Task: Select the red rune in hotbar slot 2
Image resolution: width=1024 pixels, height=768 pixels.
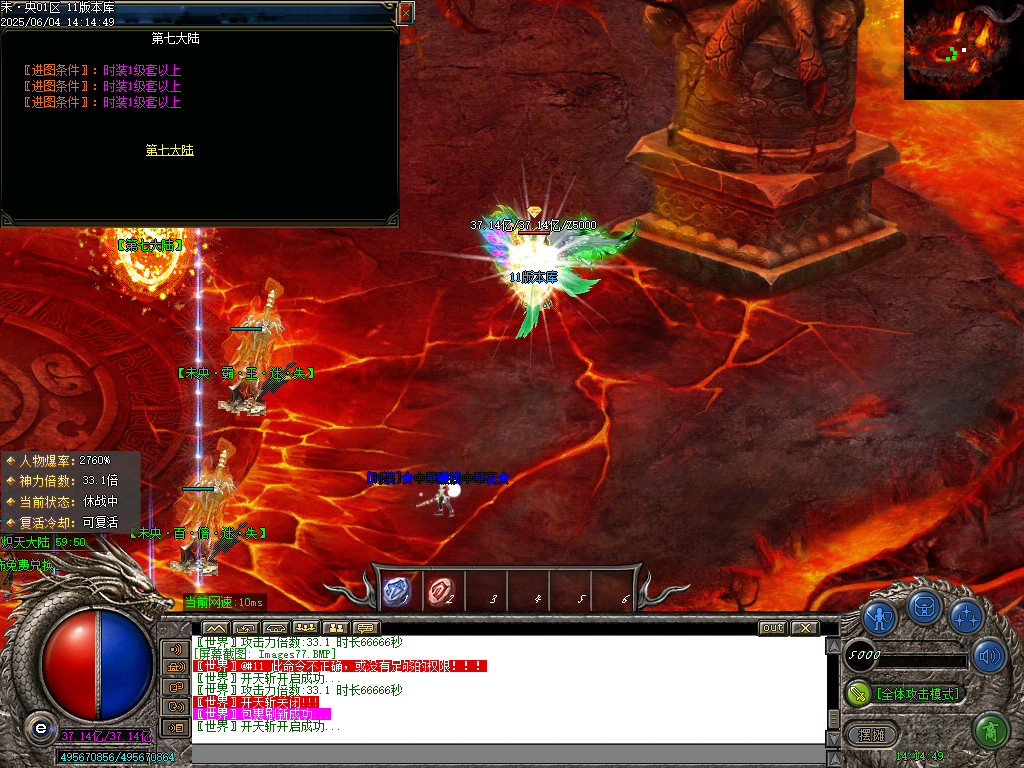Action: [x=440, y=592]
